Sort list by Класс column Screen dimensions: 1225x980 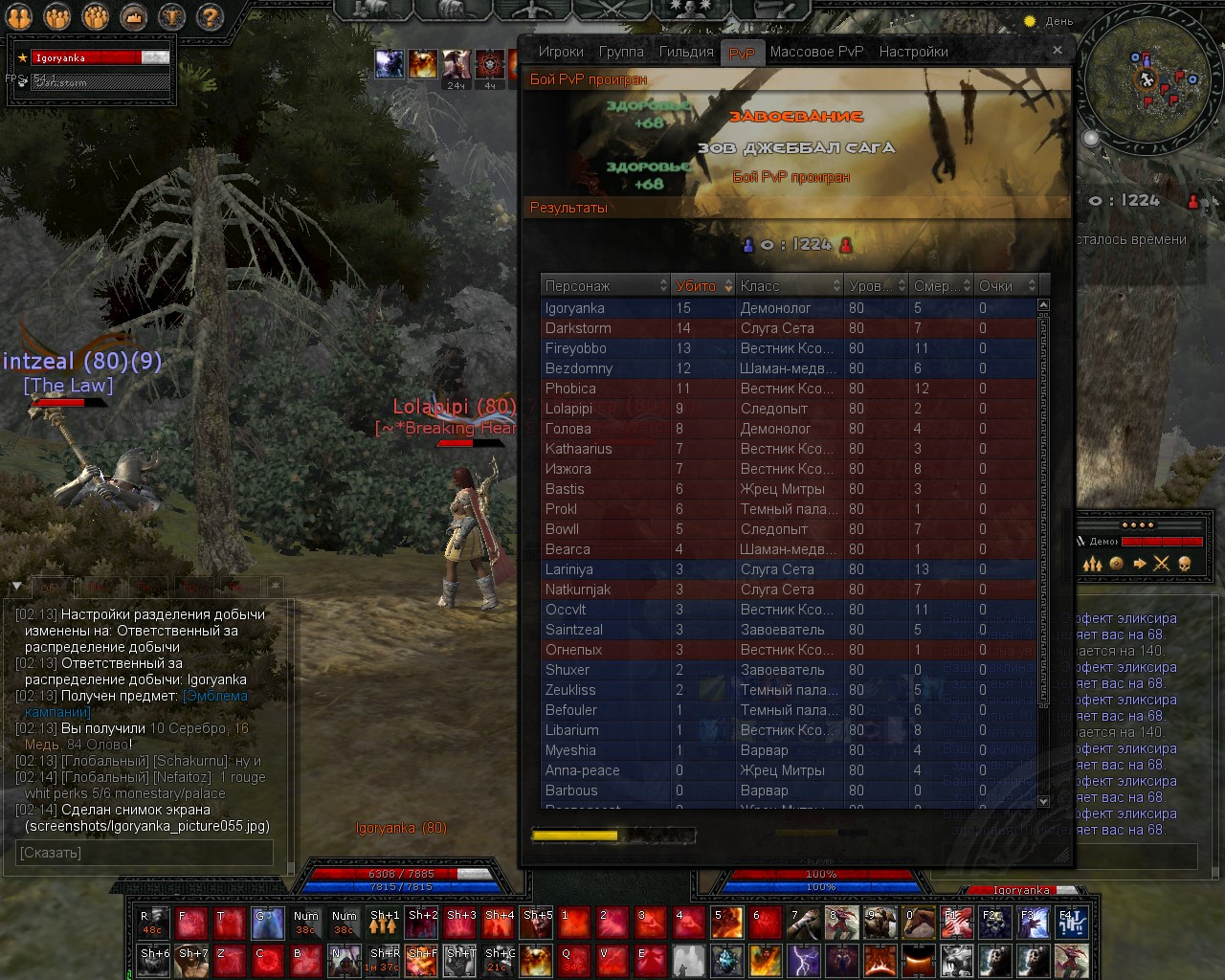click(789, 286)
